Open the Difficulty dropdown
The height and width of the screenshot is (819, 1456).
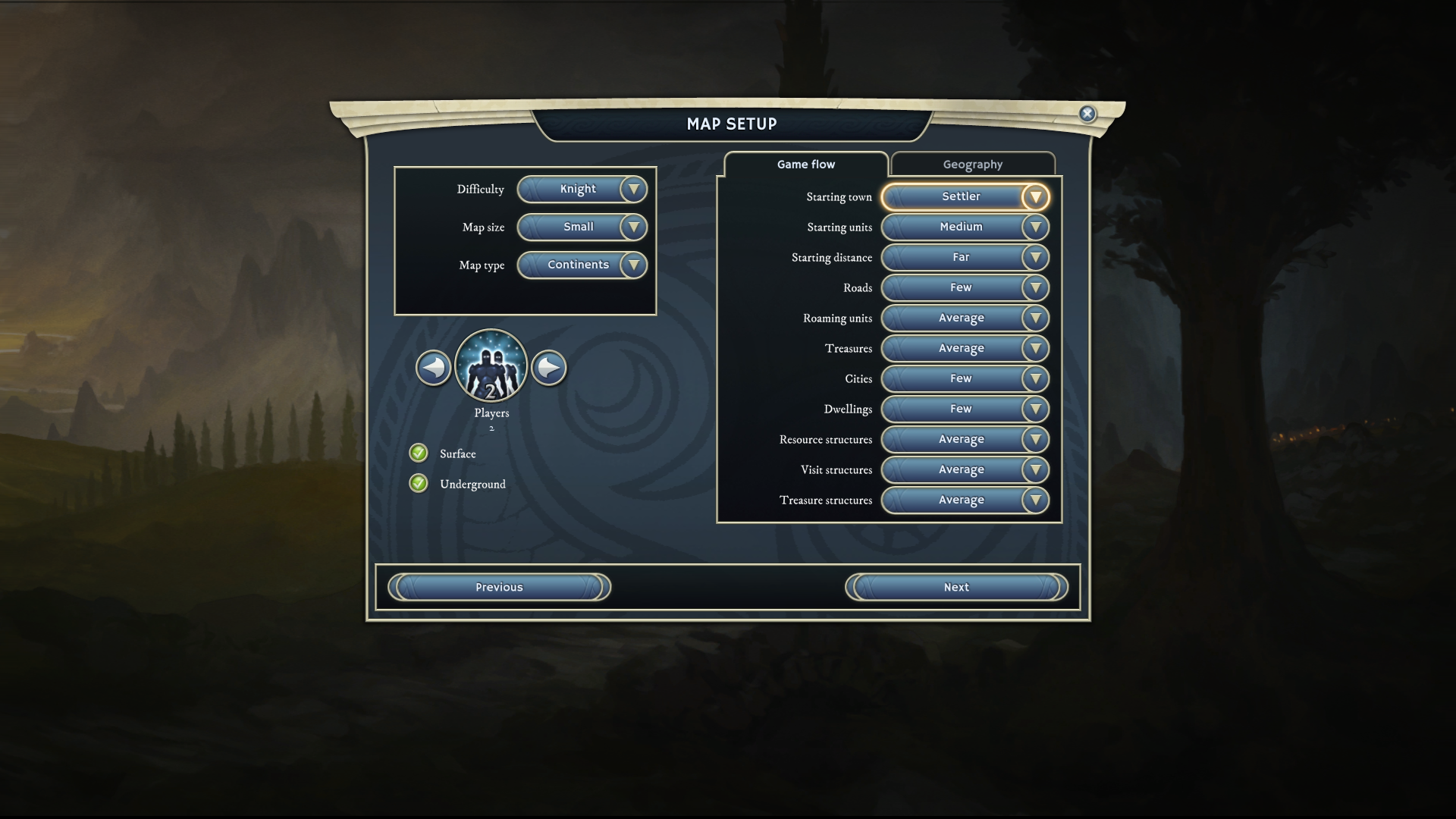tap(582, 190)
